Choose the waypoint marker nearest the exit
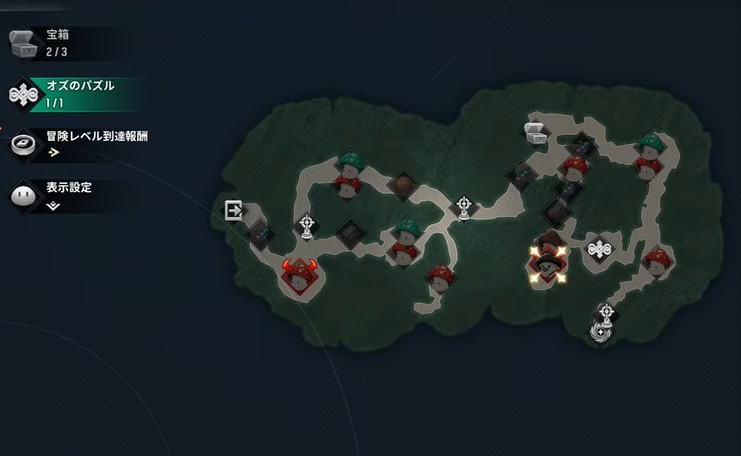 pyautogui.click(x=306, y=226)
